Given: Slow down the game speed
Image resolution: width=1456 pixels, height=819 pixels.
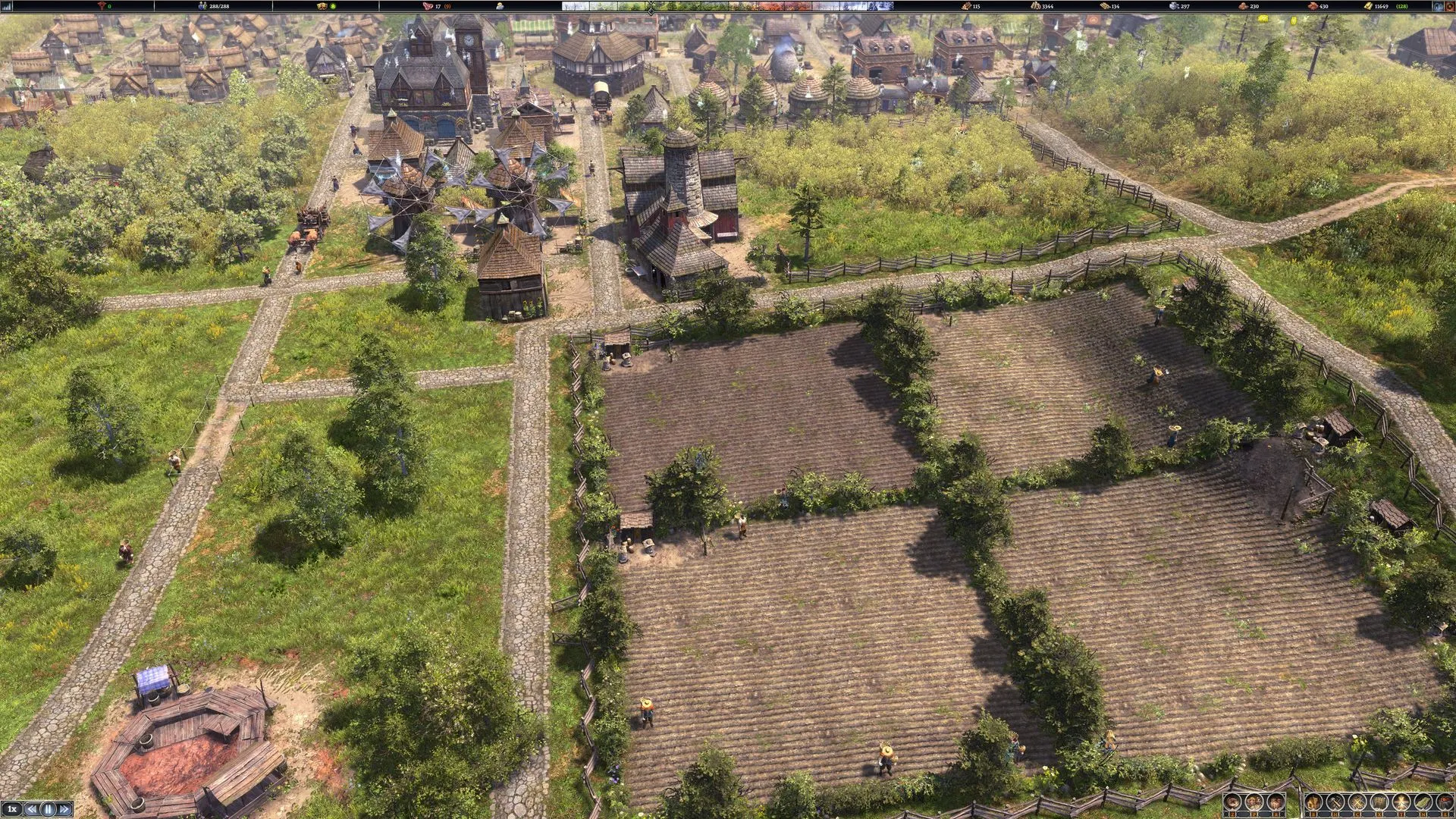Looking at the screenshot, I should coord(32,809).
